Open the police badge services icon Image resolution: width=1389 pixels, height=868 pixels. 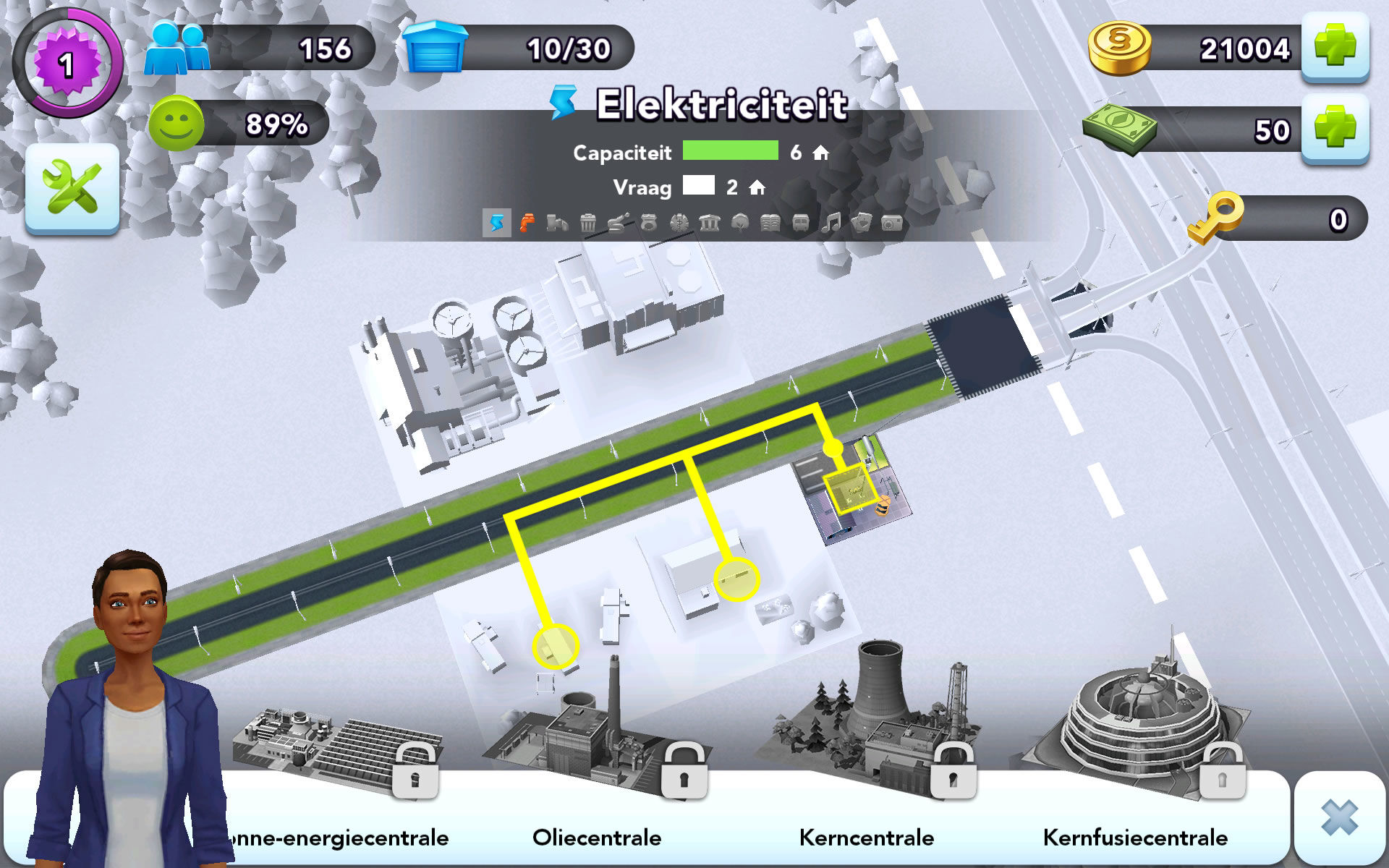click(x=648, y=223)
